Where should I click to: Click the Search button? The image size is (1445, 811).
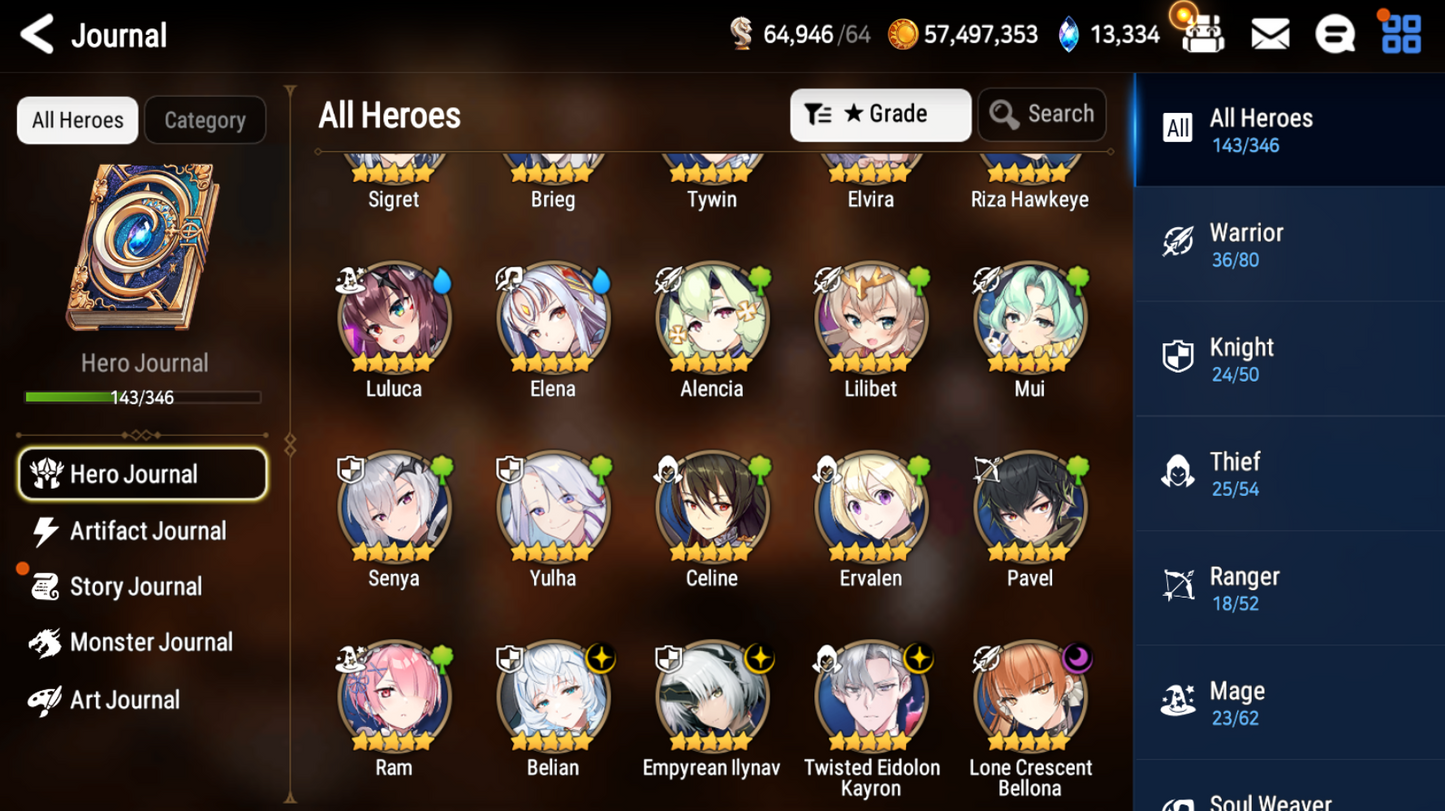(1042, 115)
